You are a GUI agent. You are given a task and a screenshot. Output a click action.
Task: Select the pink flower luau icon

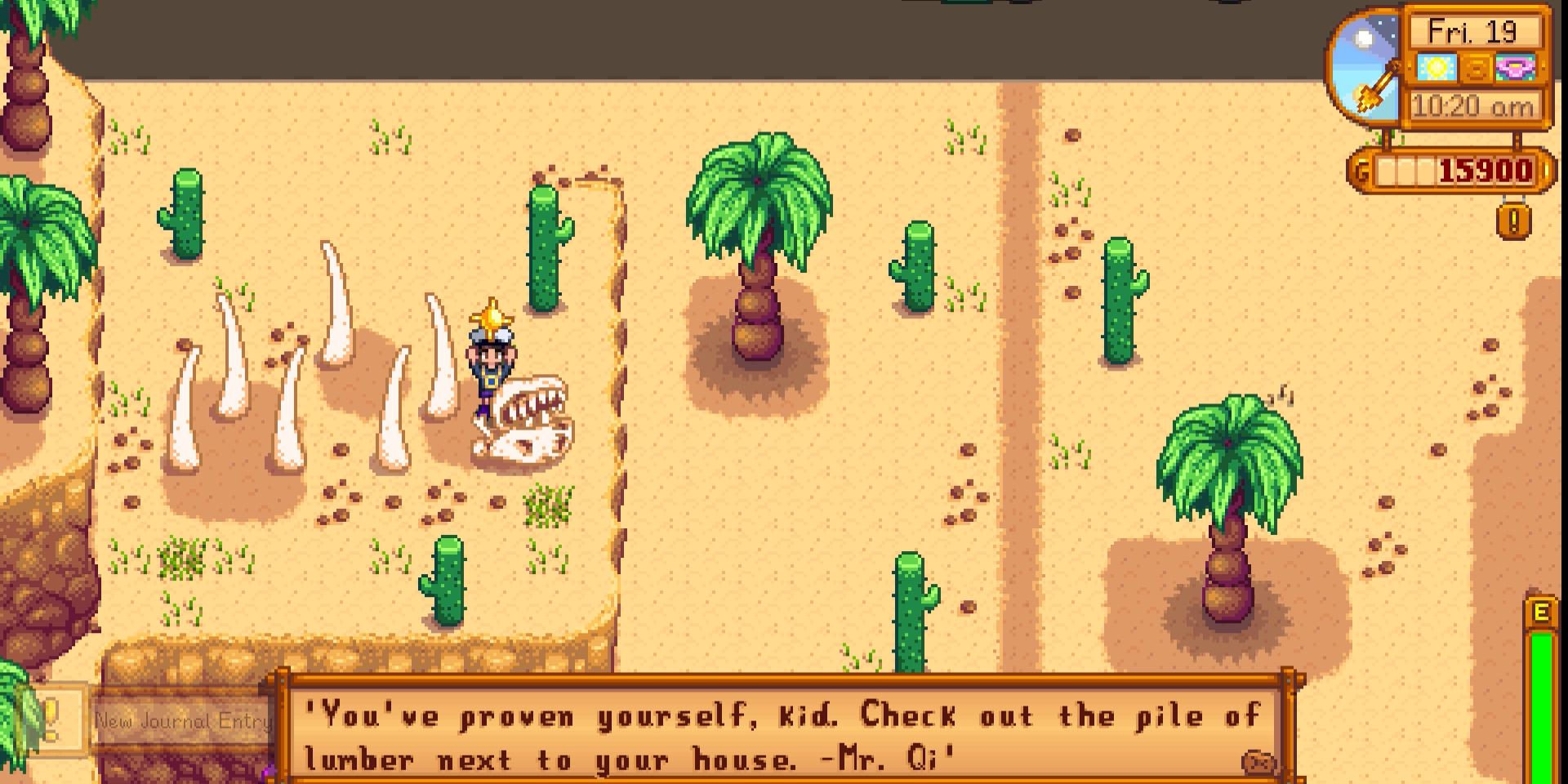pyautogui.click(x=1516, y=68)
